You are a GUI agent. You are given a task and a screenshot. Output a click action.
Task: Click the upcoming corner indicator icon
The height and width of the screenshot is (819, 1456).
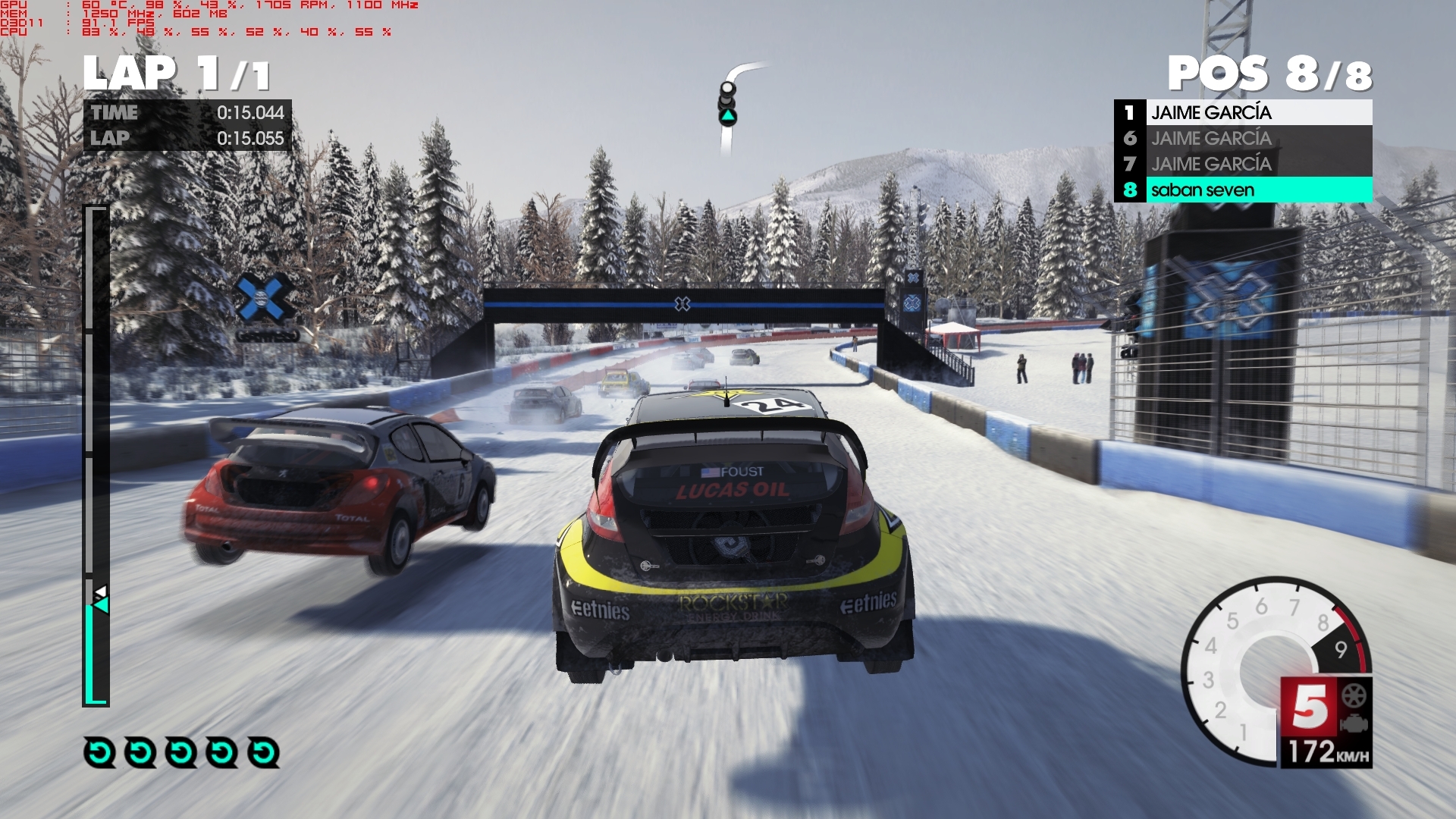(x=728, y=106)
